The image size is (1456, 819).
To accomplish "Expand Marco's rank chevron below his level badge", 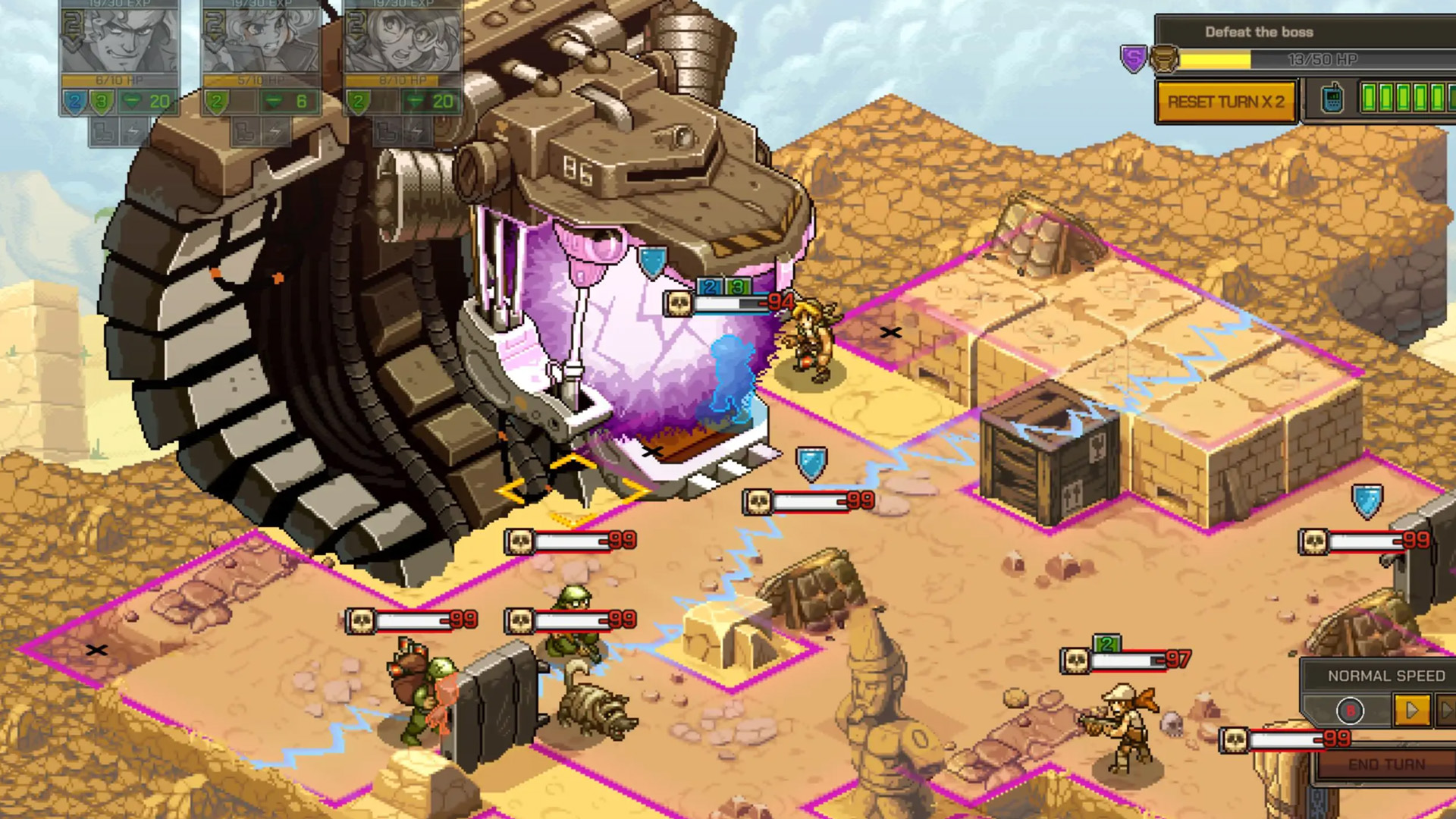I will pos(72,44).
